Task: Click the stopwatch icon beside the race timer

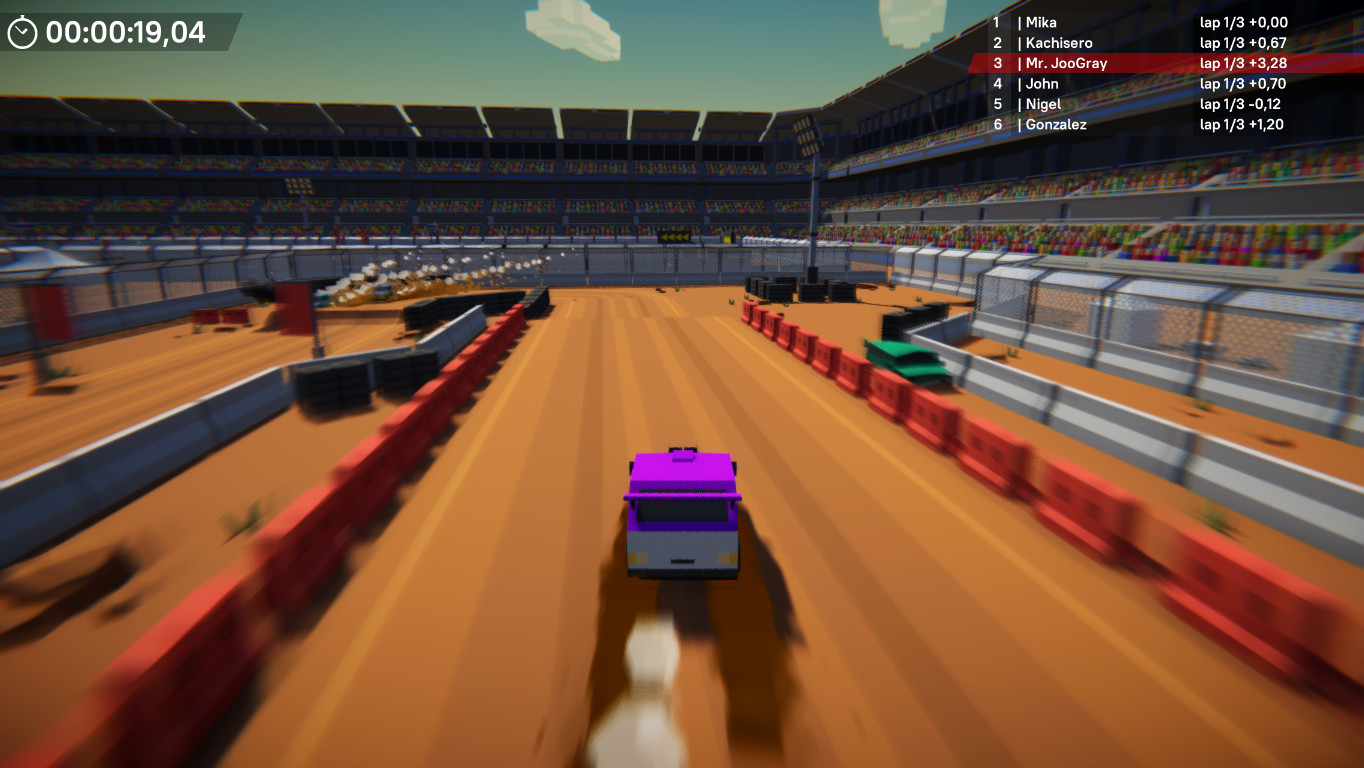Action: 22,32
